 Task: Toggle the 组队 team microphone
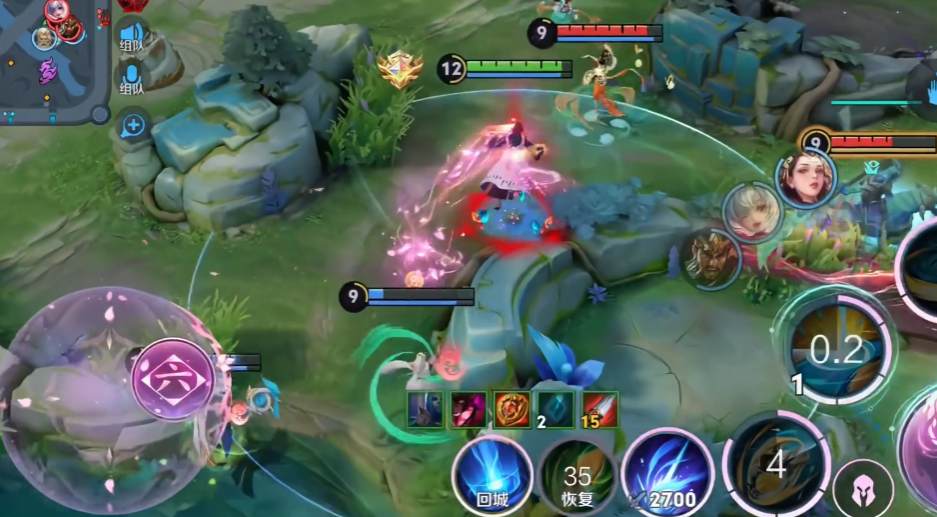(131, 78)
